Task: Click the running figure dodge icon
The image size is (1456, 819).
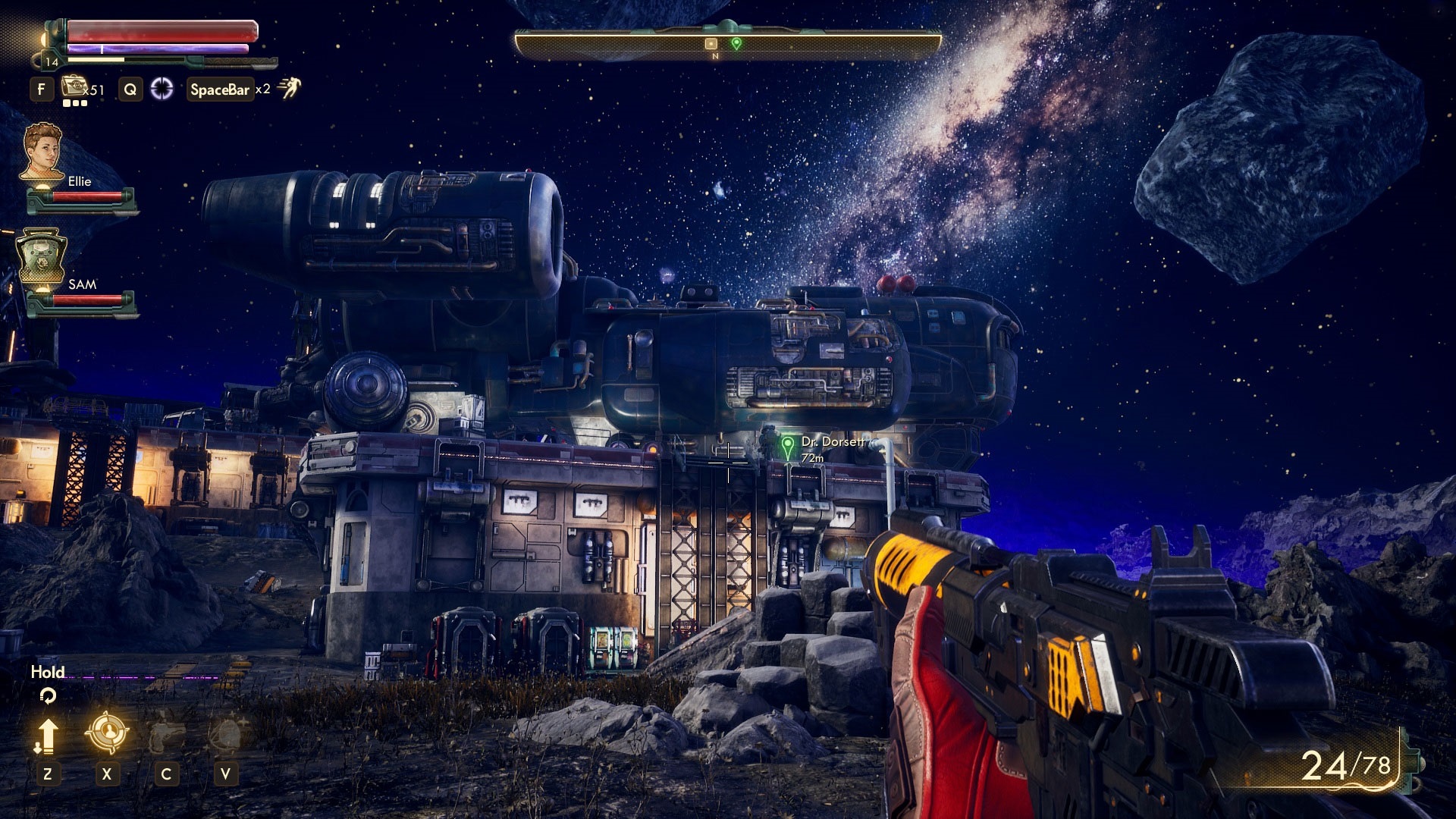Action: 289,88
